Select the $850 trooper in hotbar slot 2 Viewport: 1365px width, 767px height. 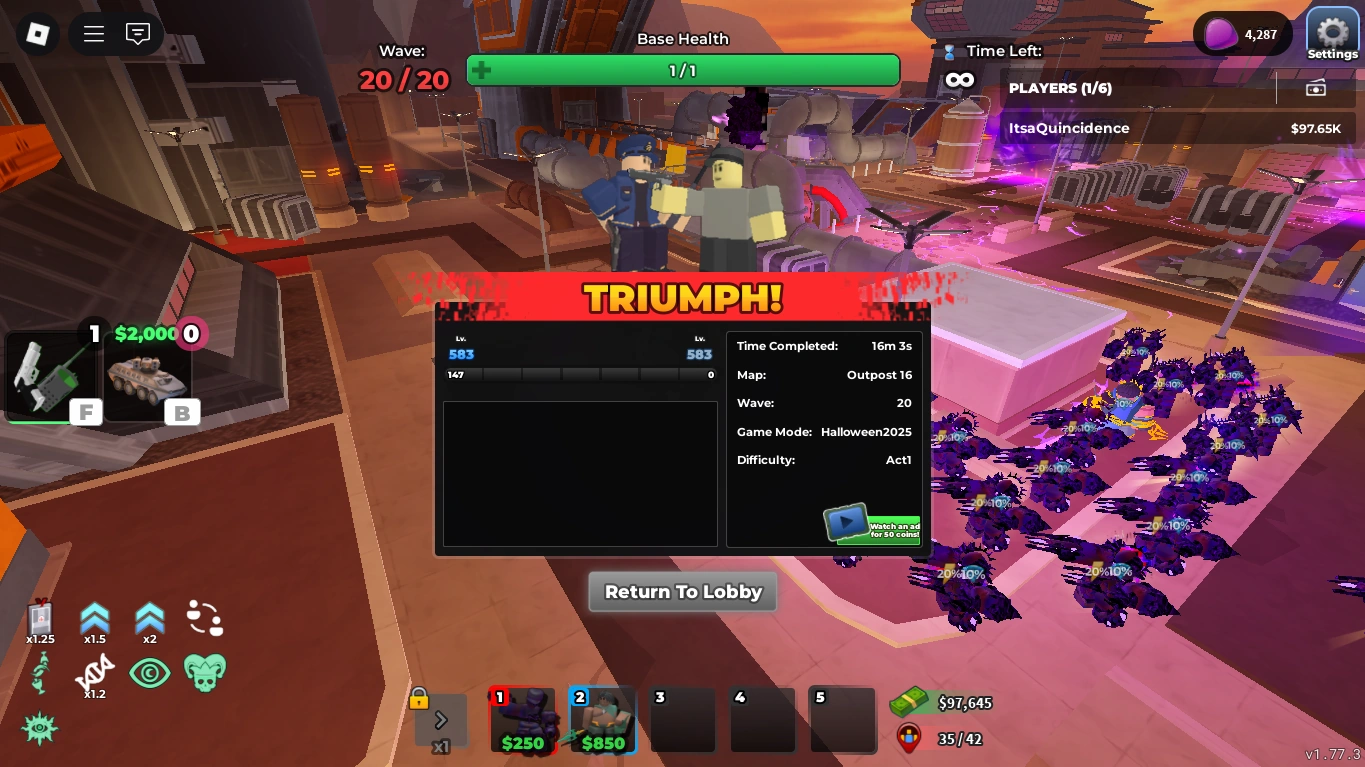tap(602, 719)
